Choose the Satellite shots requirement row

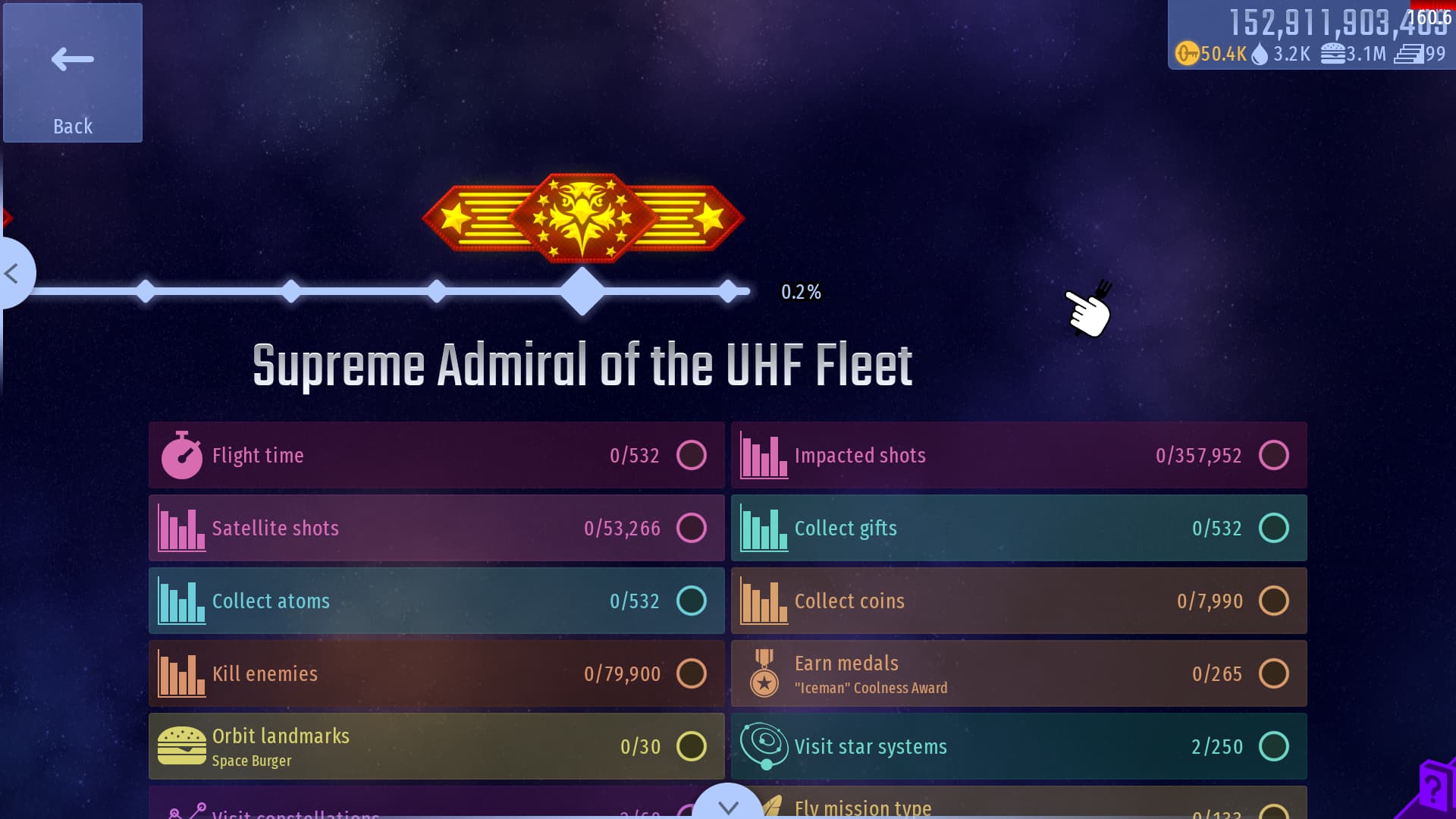click(x=436, y=528)
